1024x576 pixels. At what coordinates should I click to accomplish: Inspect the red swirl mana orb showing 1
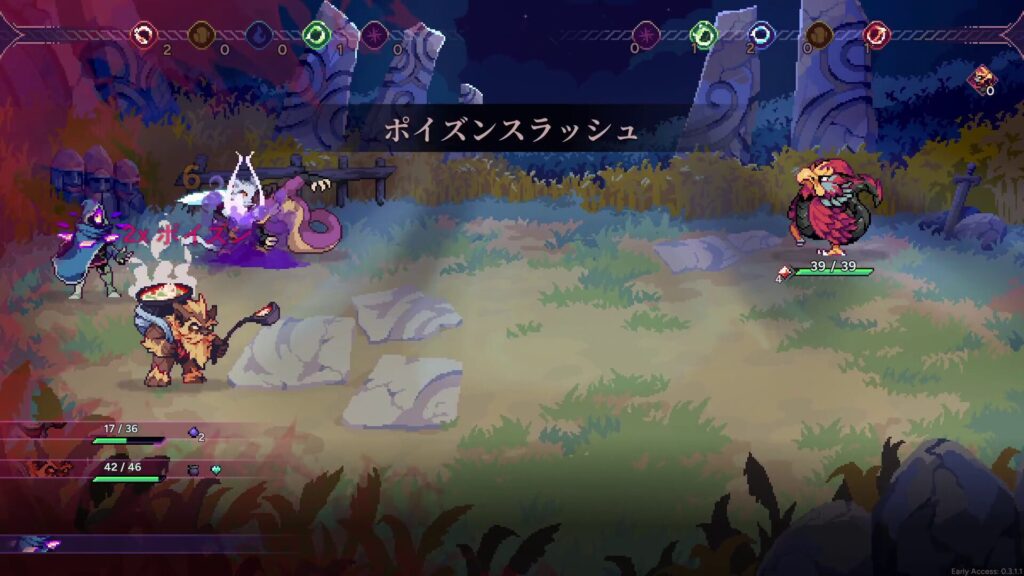pos(876,36)
